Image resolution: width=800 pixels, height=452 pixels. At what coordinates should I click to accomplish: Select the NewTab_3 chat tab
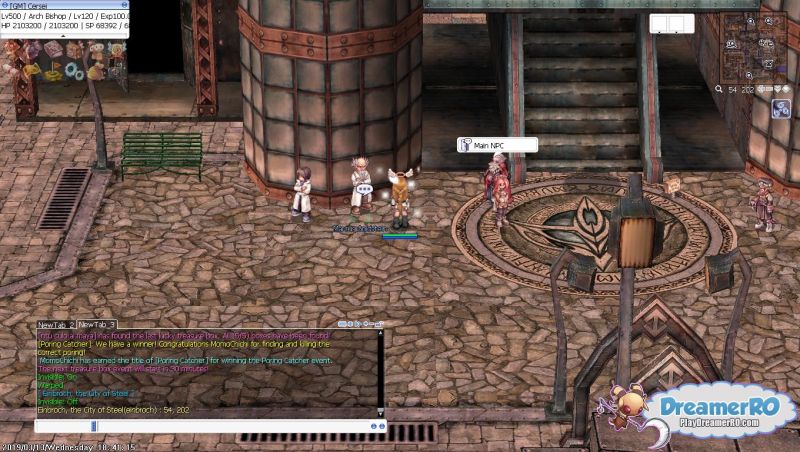[97, 325]
